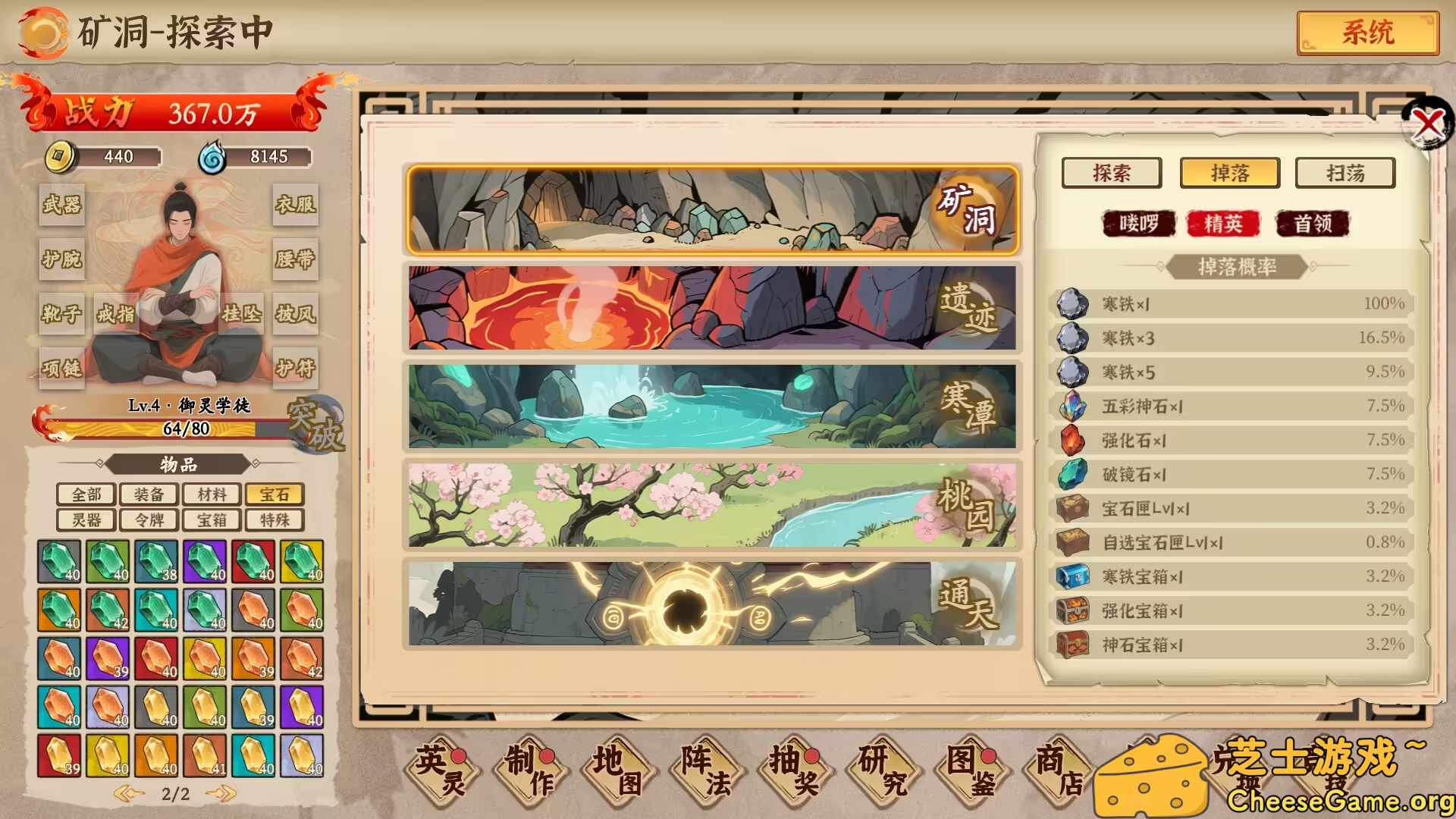
Task: Filter items by 材料 category
Action: pyautogui.click(x=212, y=494)
